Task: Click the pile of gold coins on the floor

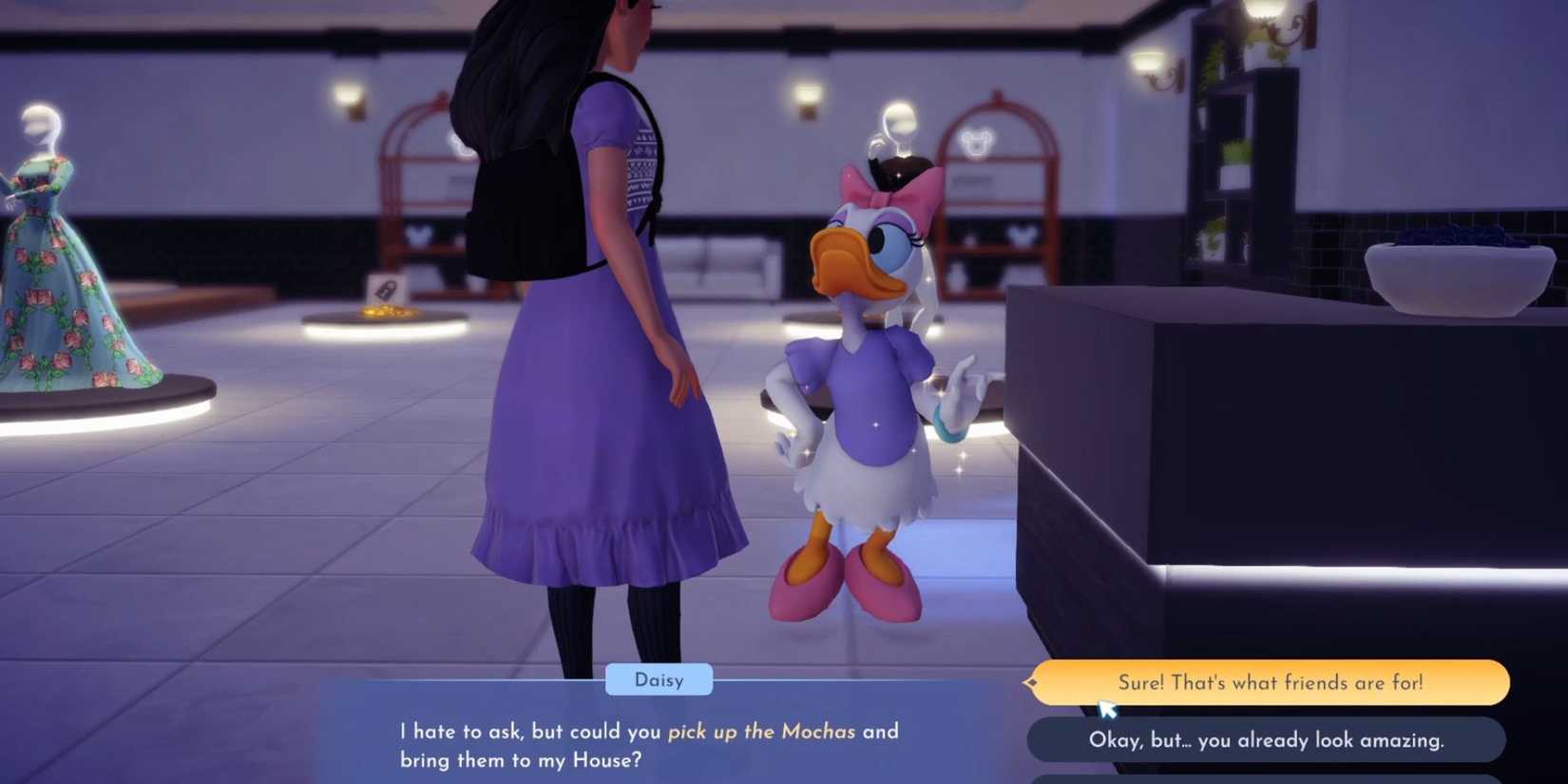Action: [x=386, y=311]
